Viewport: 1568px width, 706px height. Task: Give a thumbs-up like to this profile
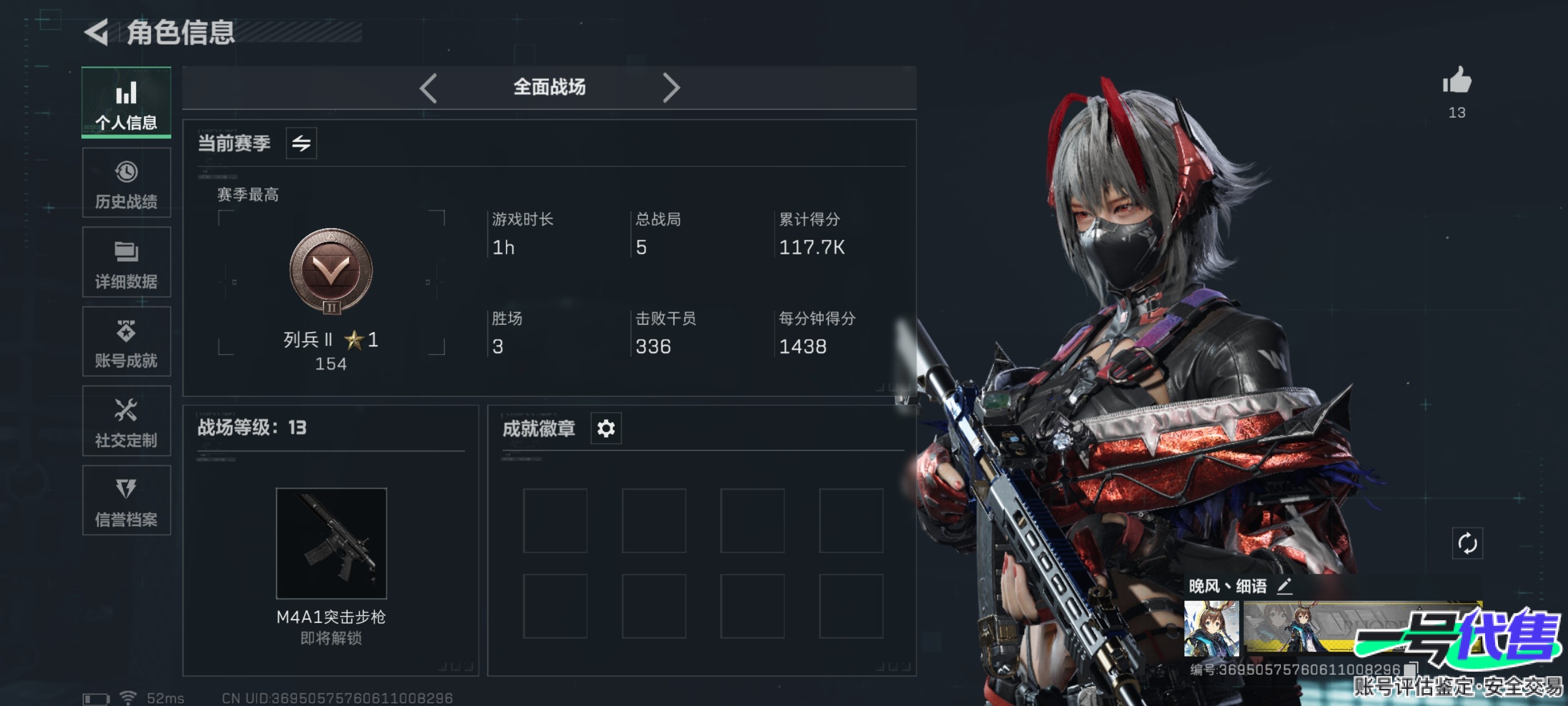(1457, 81)
